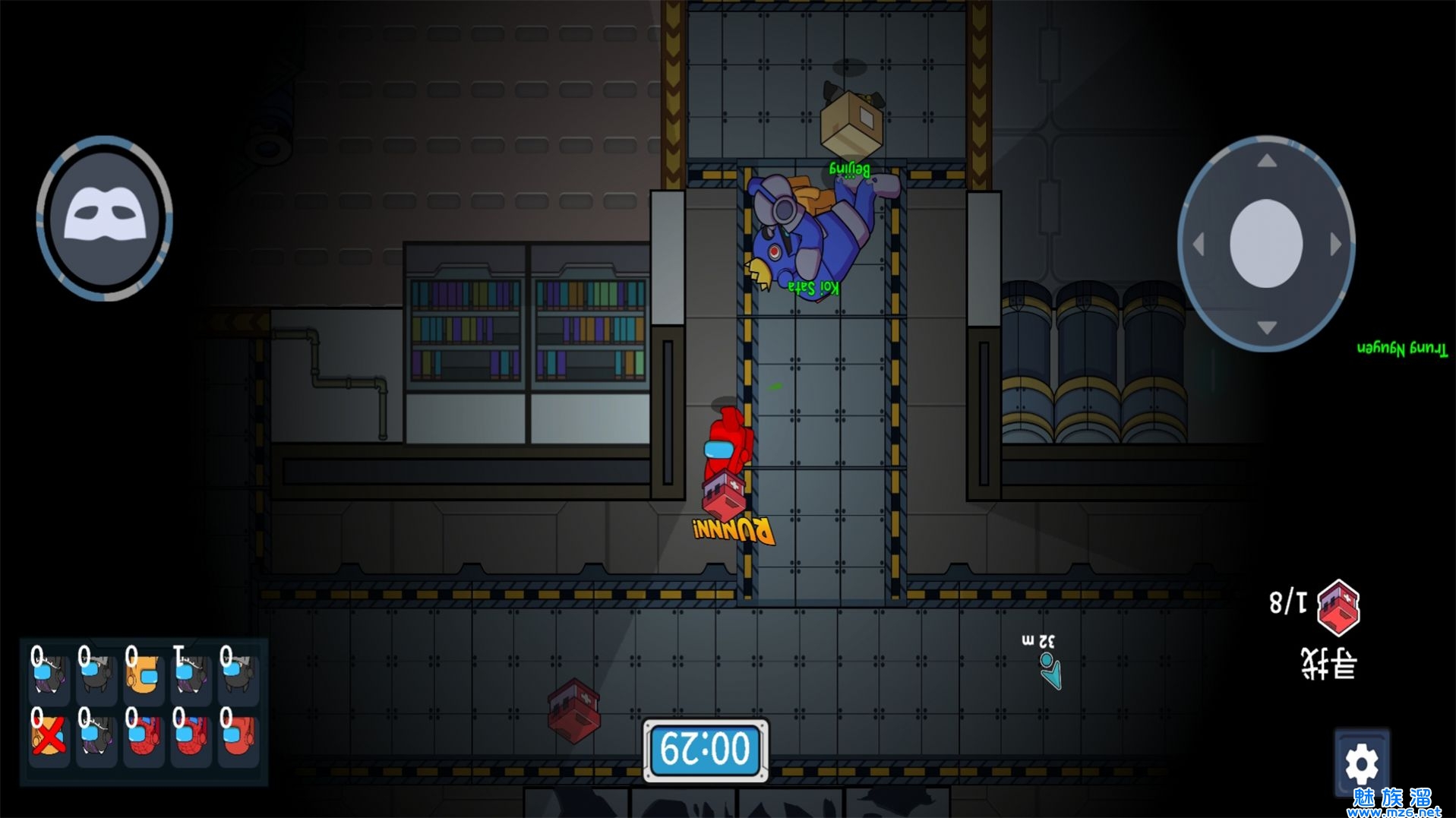Tap the joystick arrow pointing left

[1199, 245]
